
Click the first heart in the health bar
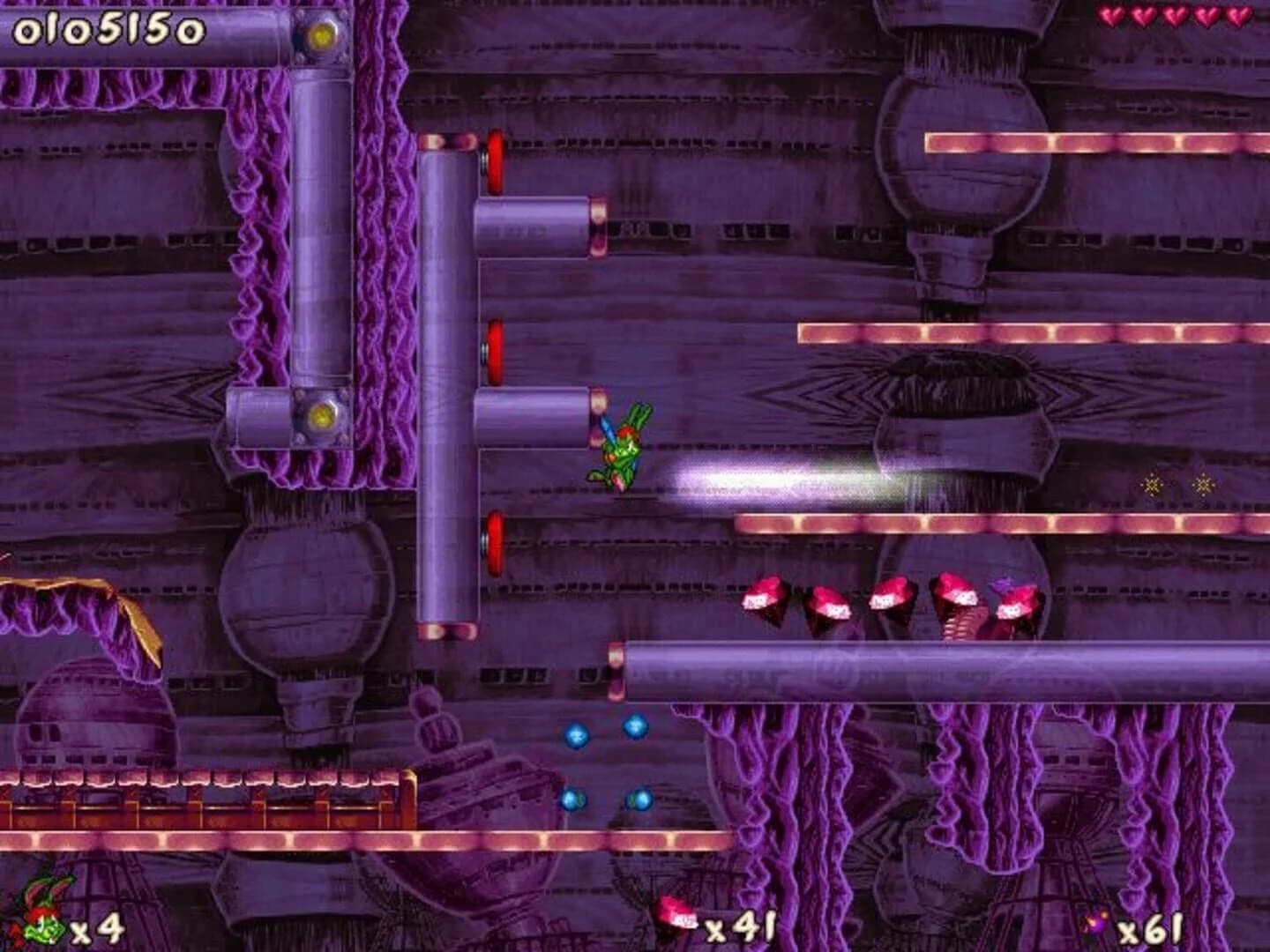(1112, 15)
